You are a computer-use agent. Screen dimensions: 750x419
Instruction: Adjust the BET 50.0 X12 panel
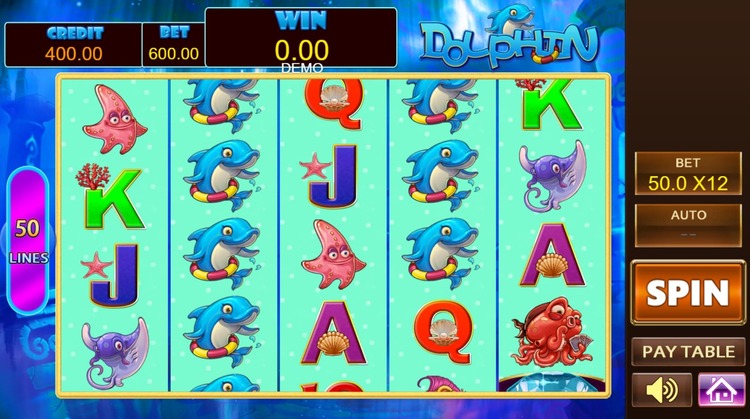[688, 174]
